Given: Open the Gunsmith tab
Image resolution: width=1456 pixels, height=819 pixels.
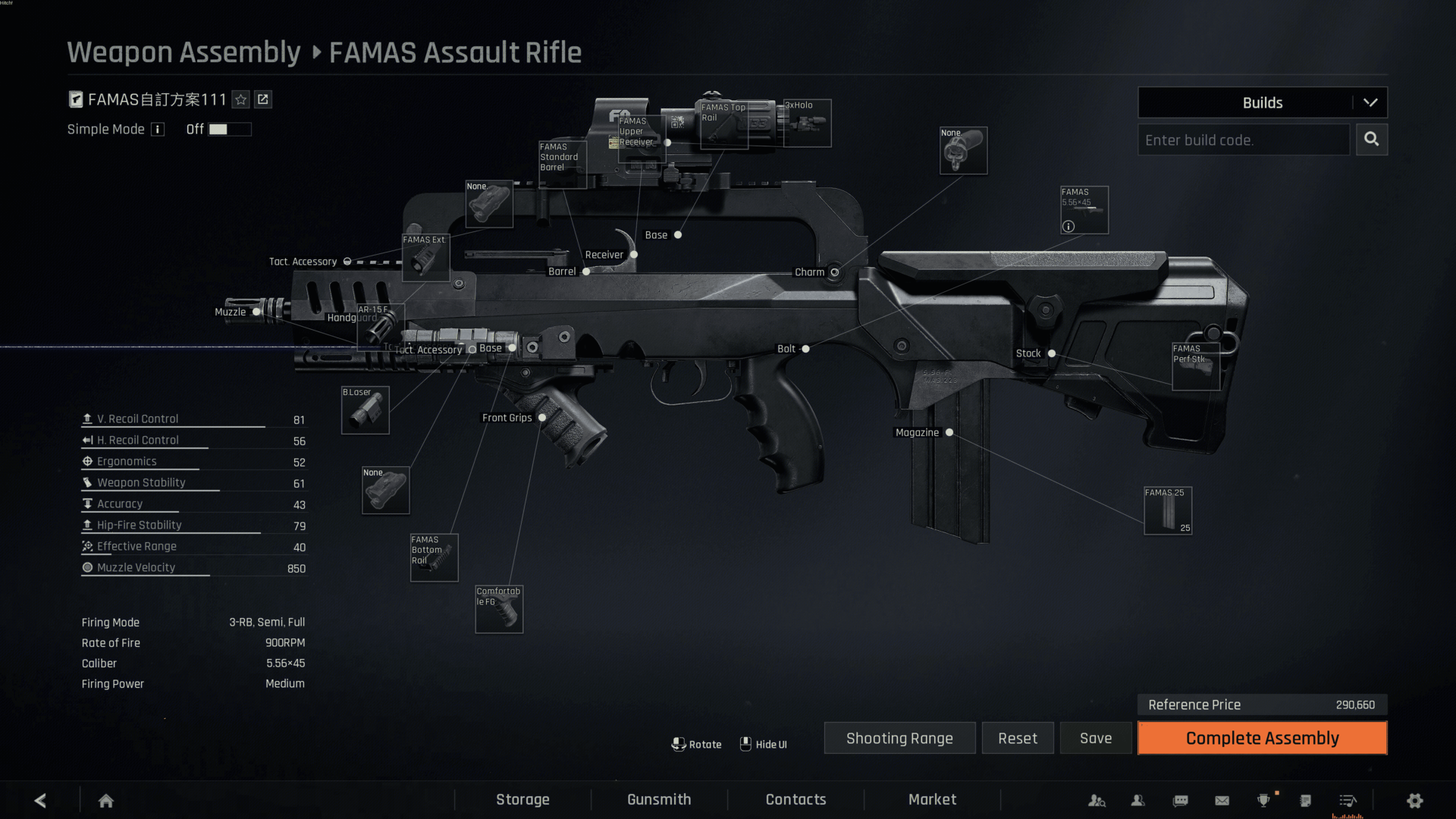Looking at the screenshot, I should 659,799.
